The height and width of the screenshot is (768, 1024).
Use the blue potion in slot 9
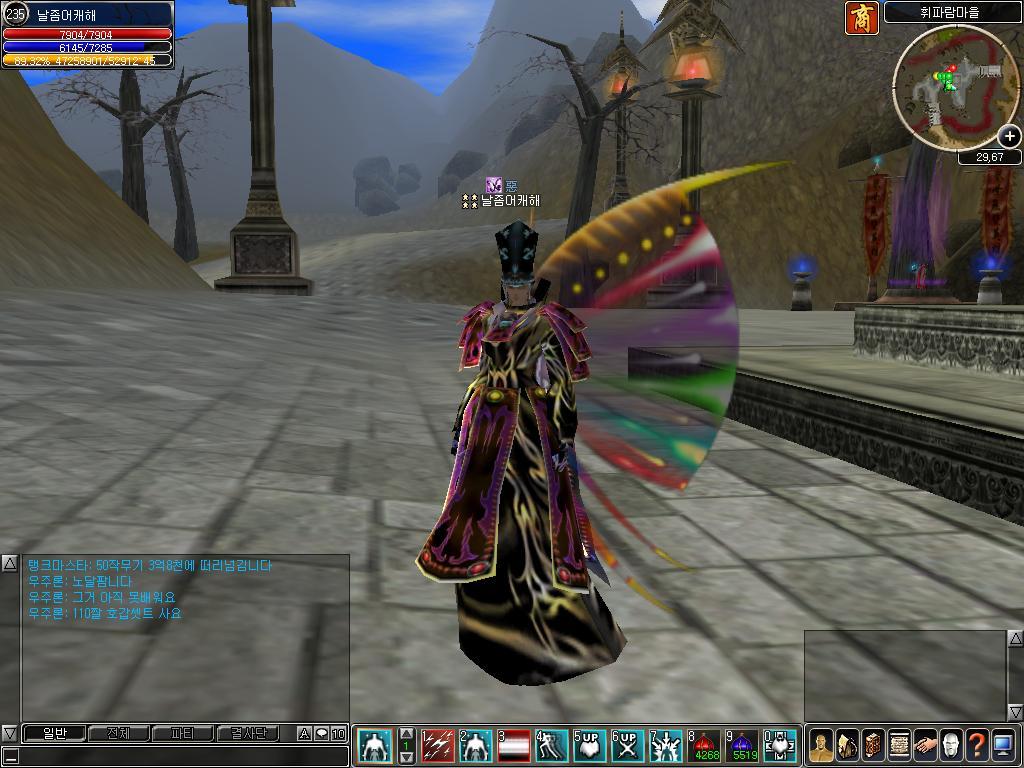744,745
